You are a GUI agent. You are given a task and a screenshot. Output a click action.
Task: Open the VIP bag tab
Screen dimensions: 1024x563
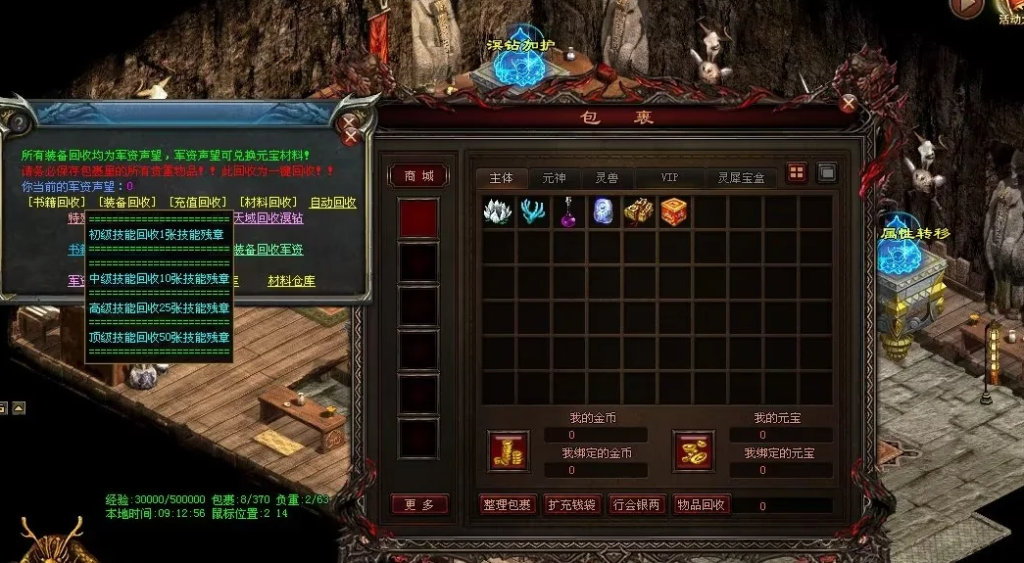point(669,178)
